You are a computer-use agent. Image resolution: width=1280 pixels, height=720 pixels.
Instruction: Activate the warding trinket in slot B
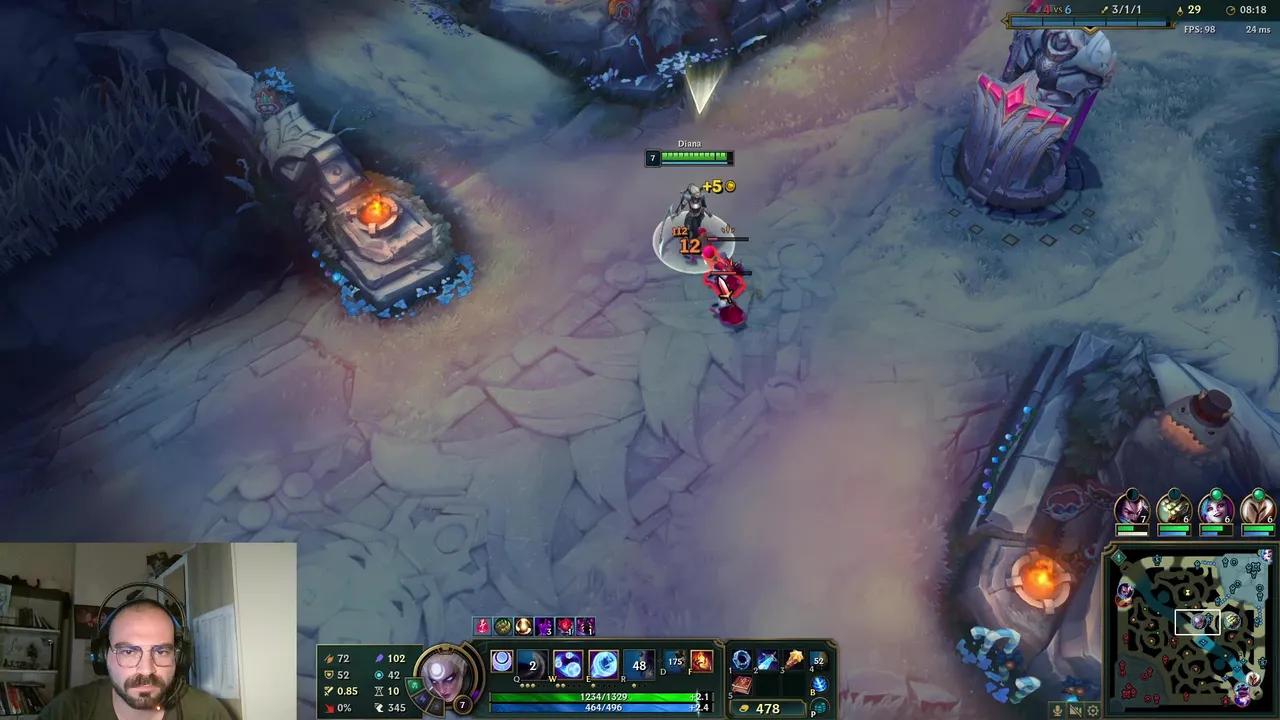click(820, 684)
